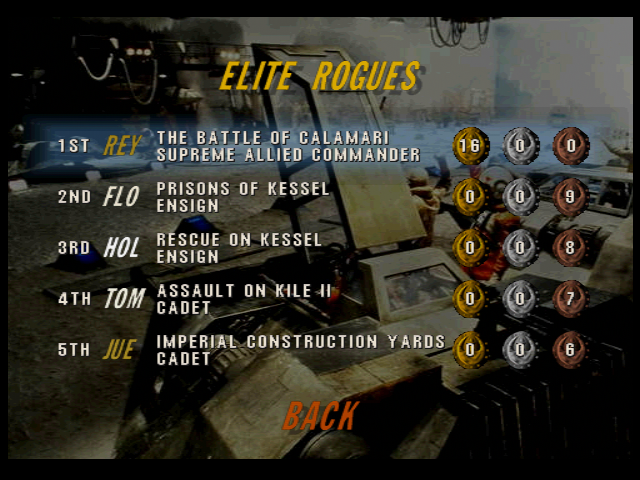Go back using the BACK button
The height and width of the screenshot is (480, 640).
[x=320, y=415]
